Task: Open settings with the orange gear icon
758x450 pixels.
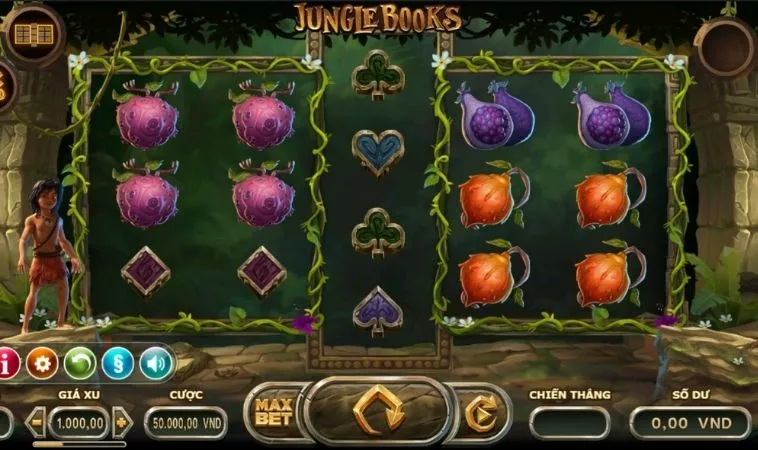Action: click(42, 363)
